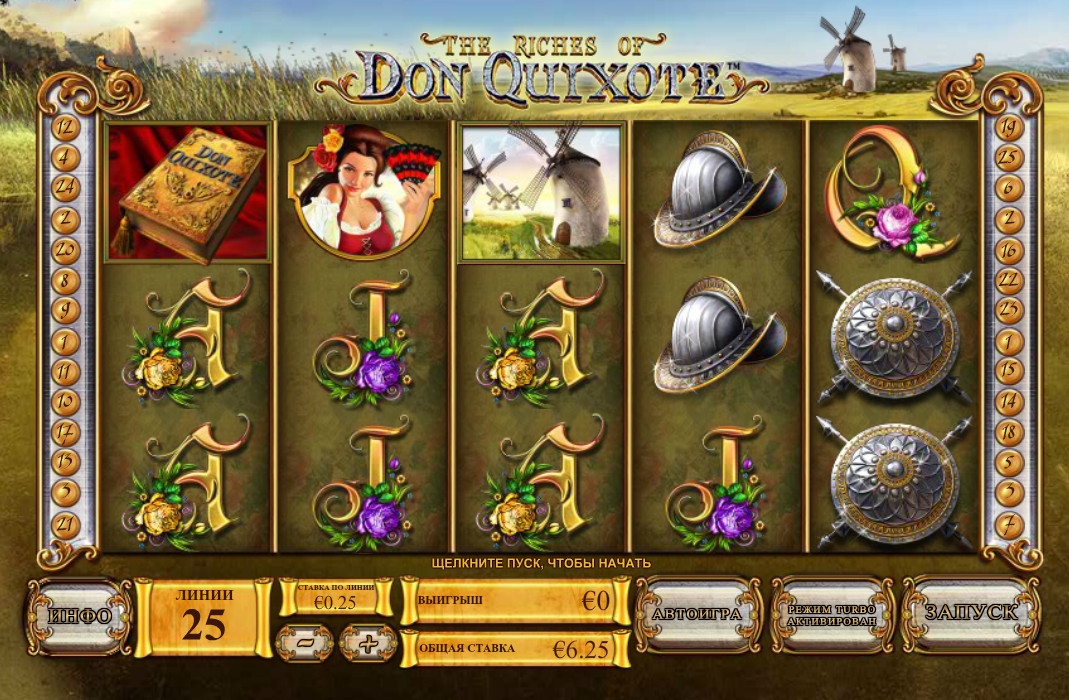The width and height of the screenshot is (1069, 700).
Task: Pick payline number 8
Action: (65, 280)
